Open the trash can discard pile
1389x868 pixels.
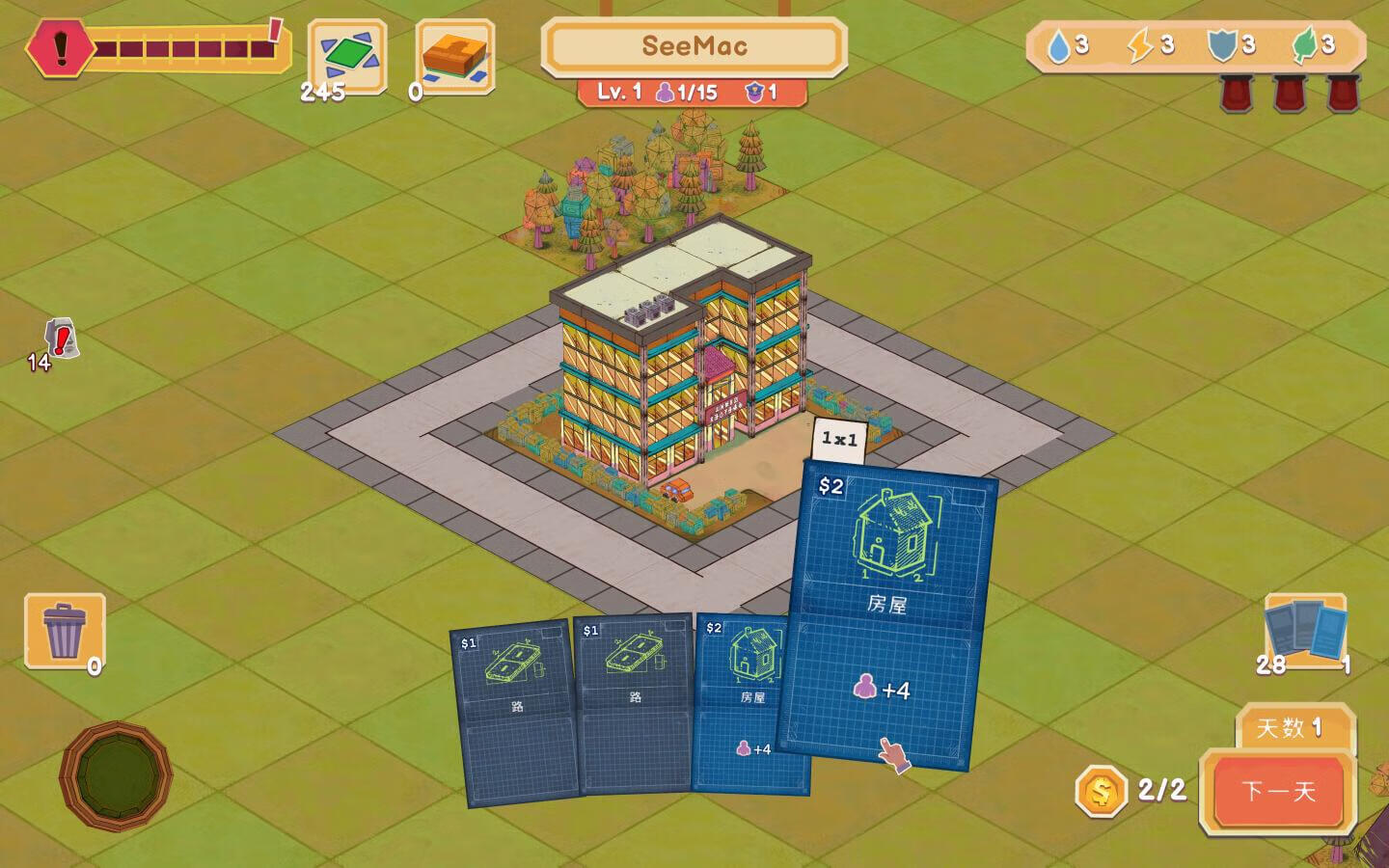coord(65,631)
